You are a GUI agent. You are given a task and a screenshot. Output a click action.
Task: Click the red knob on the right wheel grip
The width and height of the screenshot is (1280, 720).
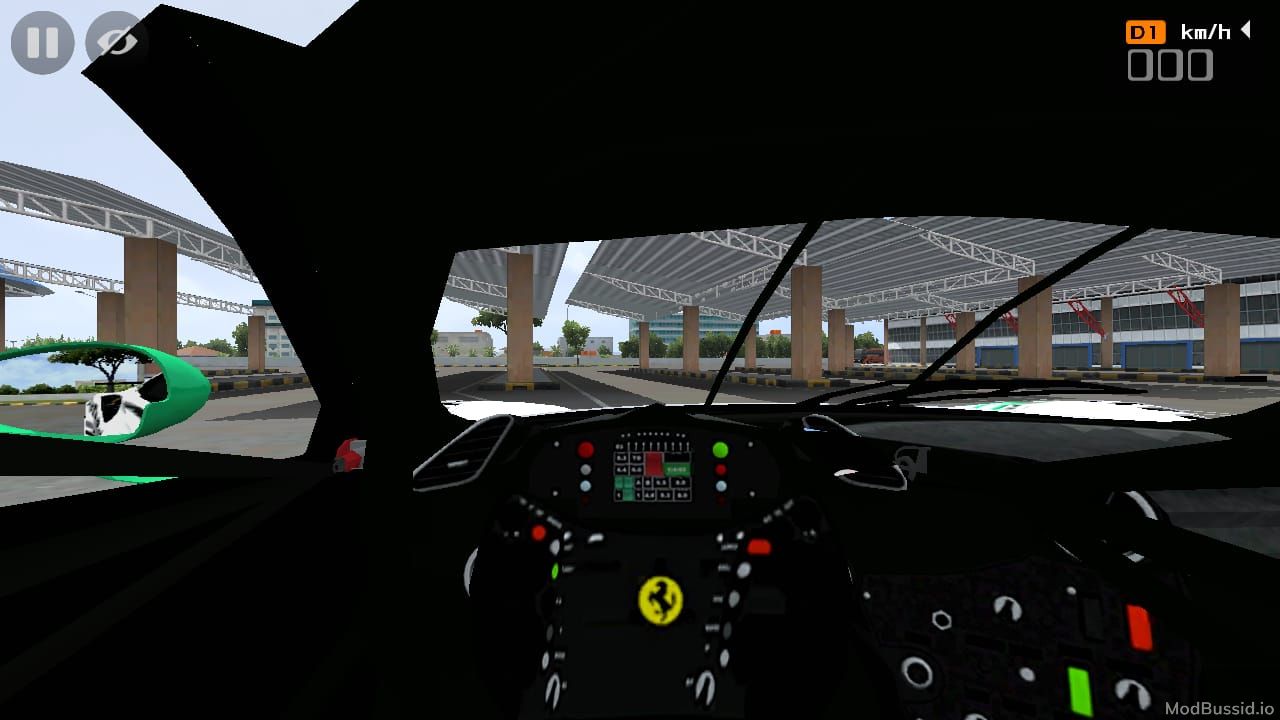758,547
